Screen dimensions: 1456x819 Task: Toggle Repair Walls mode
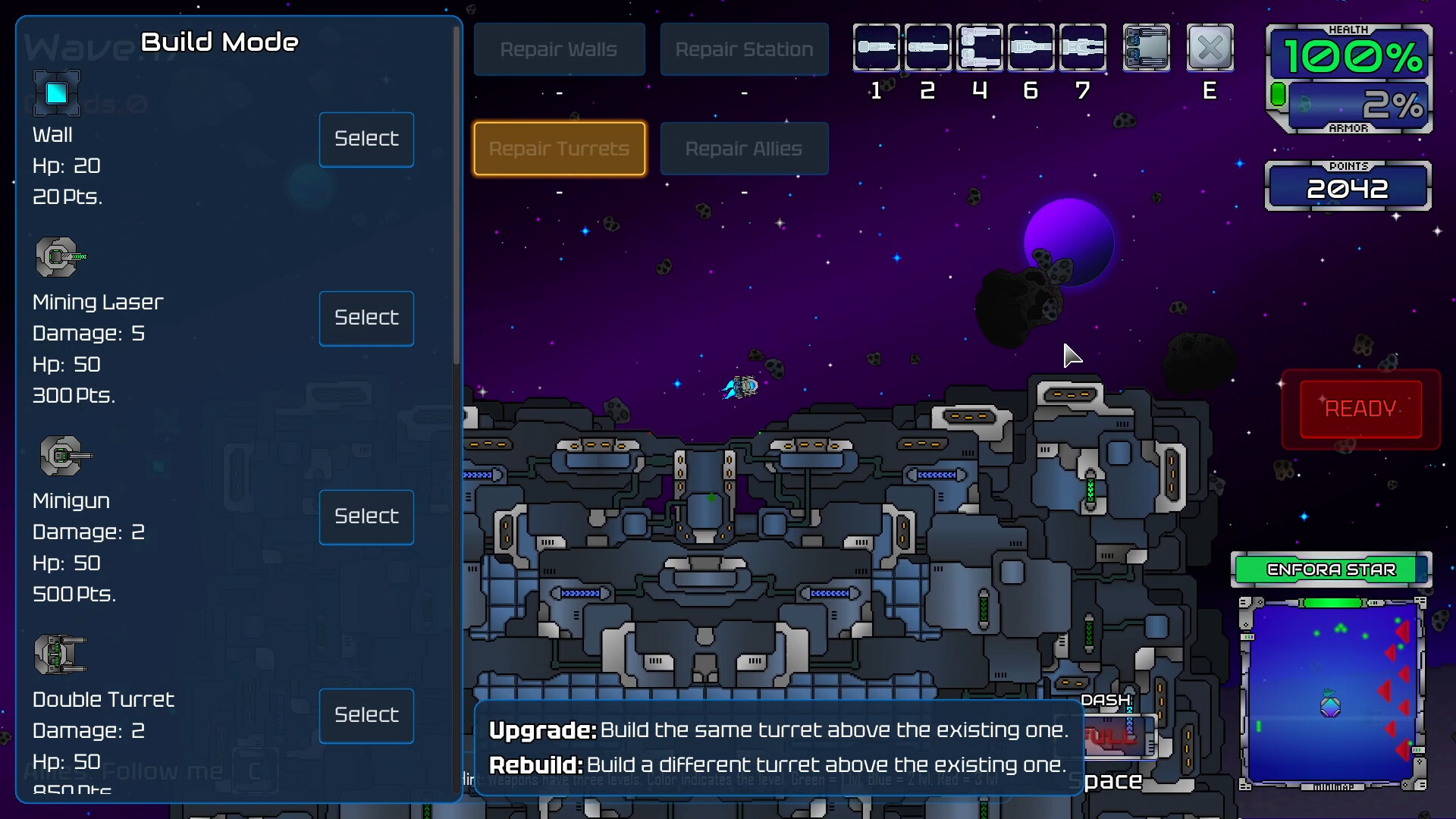coord(560,49)
